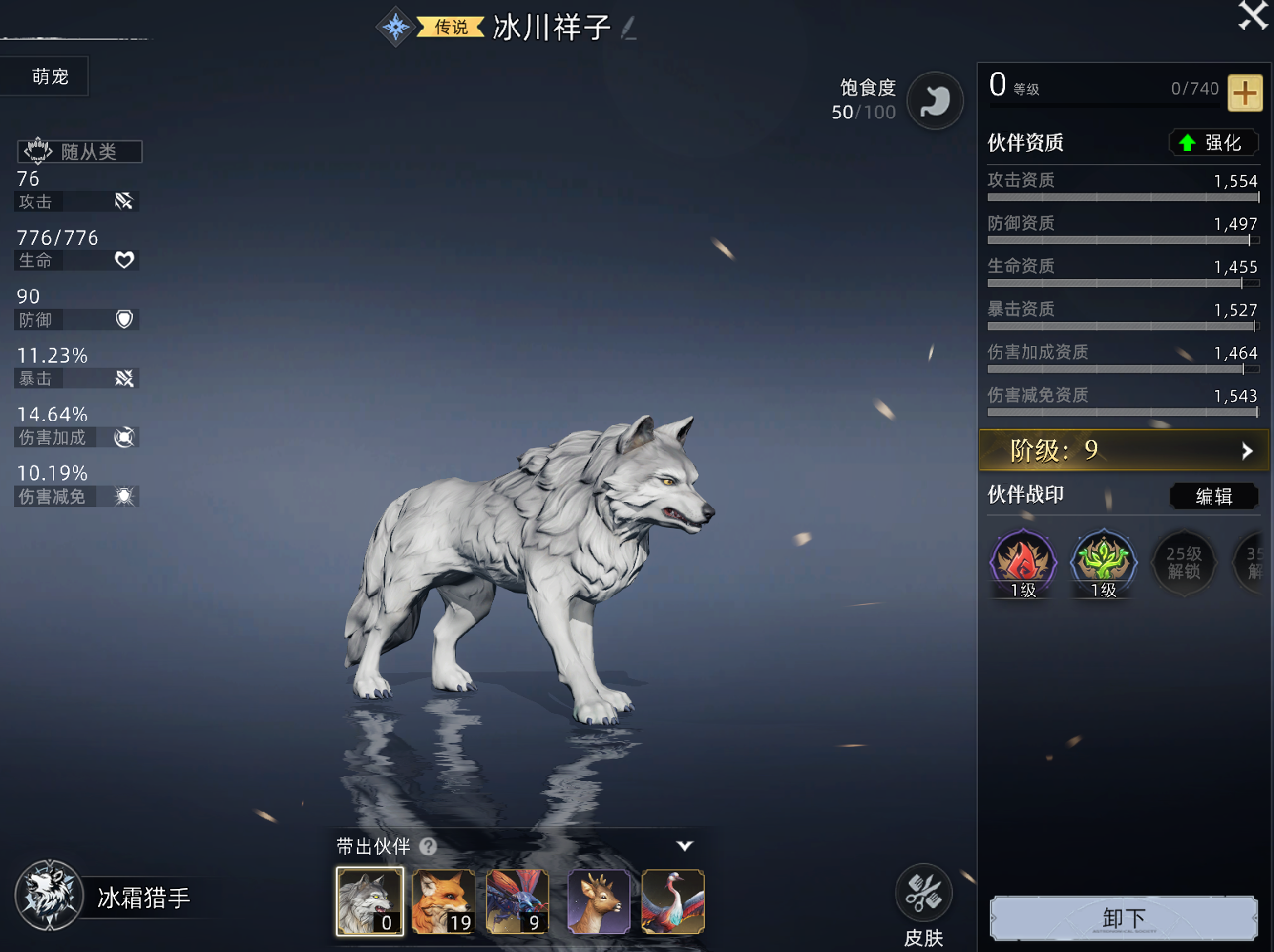Expand 阶级: 9 with its right arrow

tap(1247, 451)
